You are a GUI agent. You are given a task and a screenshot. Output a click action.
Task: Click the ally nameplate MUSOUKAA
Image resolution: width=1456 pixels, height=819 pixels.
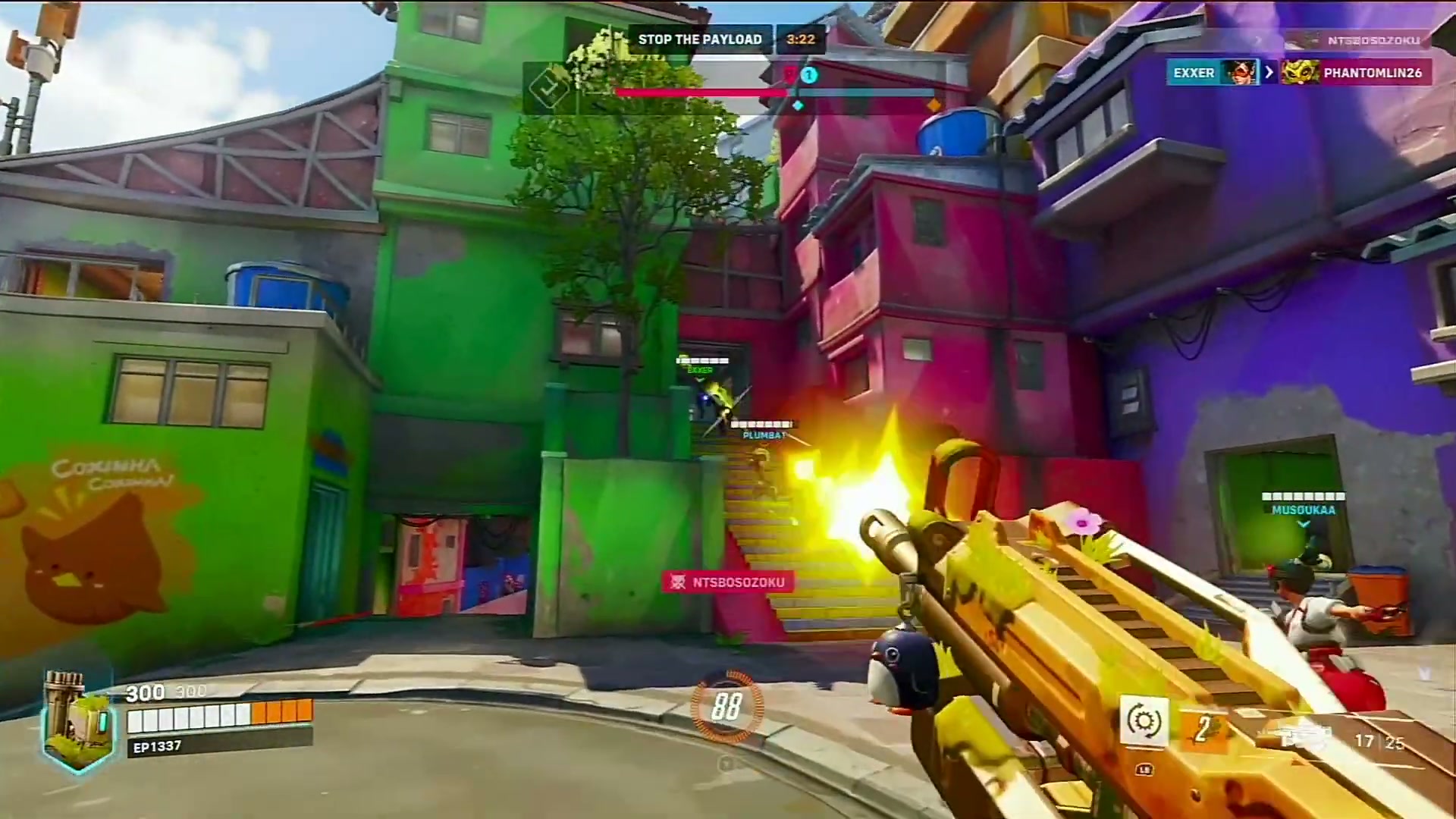(x=1303, y=510)
